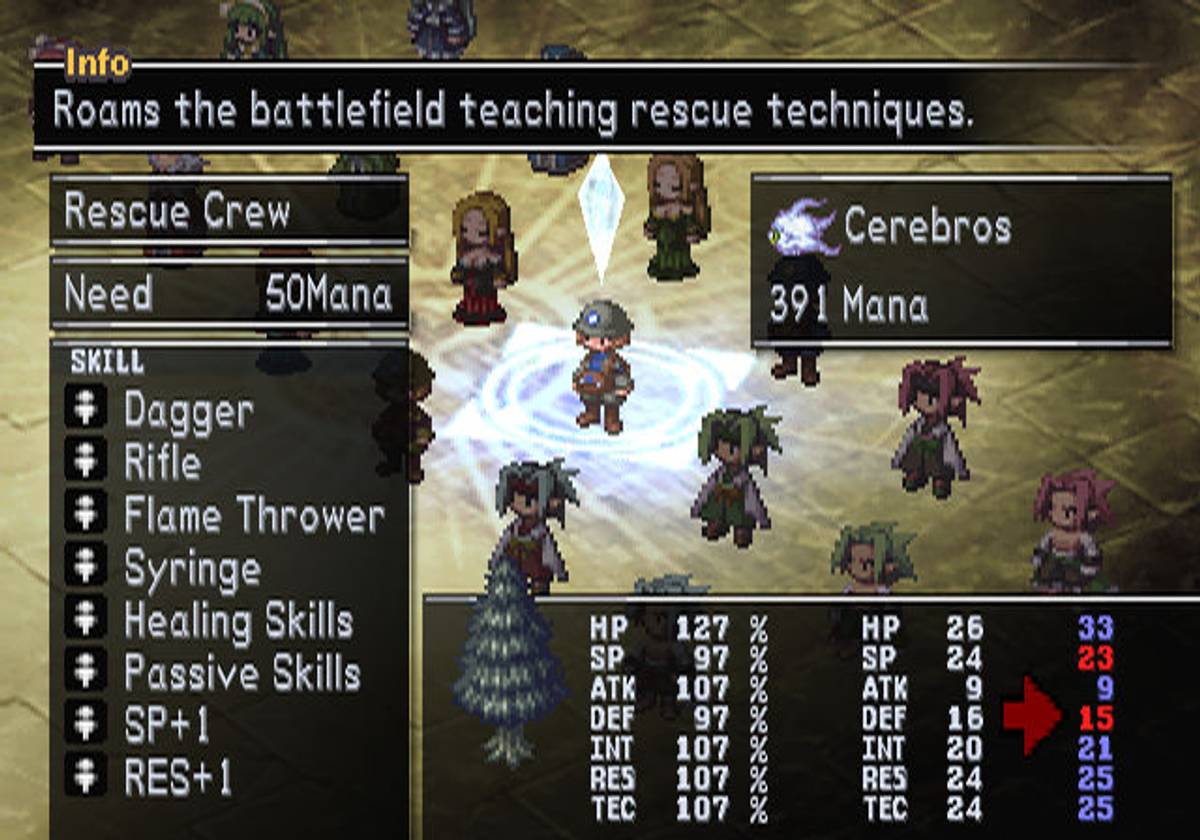
Task: Click the Cerebros character panel
Action: (960, 262)
